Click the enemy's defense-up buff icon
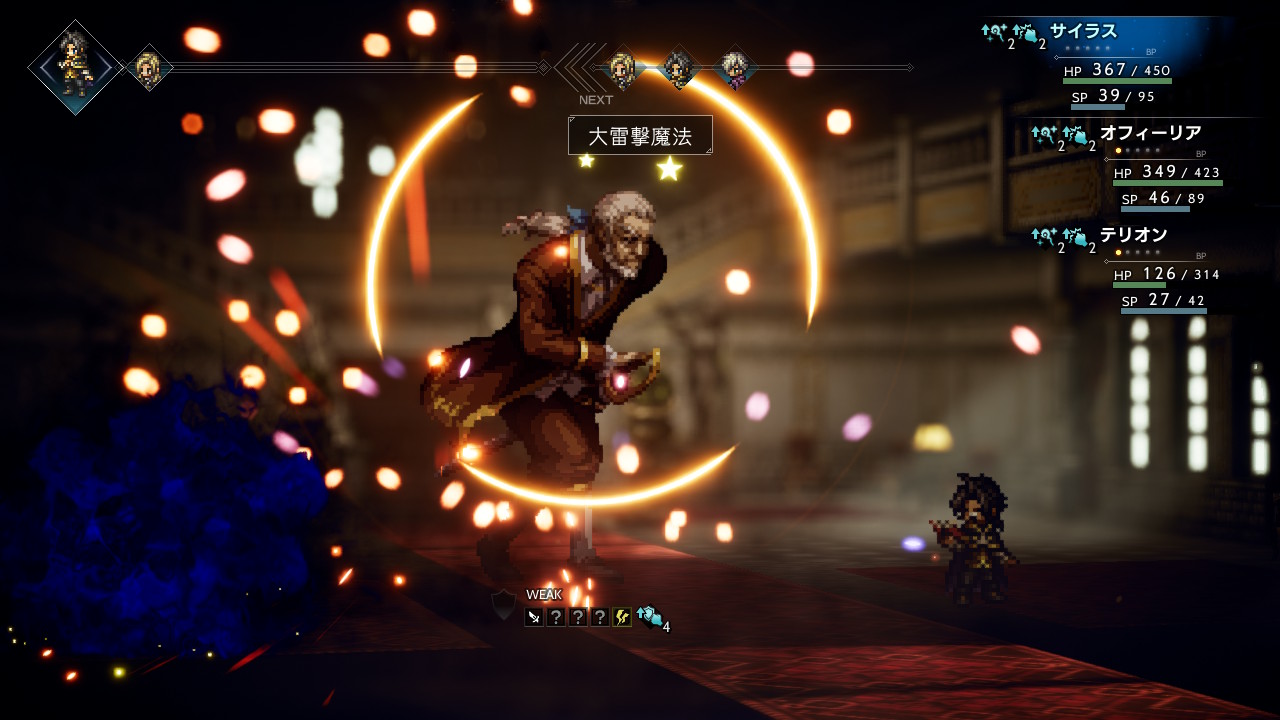 click(650, 617)
